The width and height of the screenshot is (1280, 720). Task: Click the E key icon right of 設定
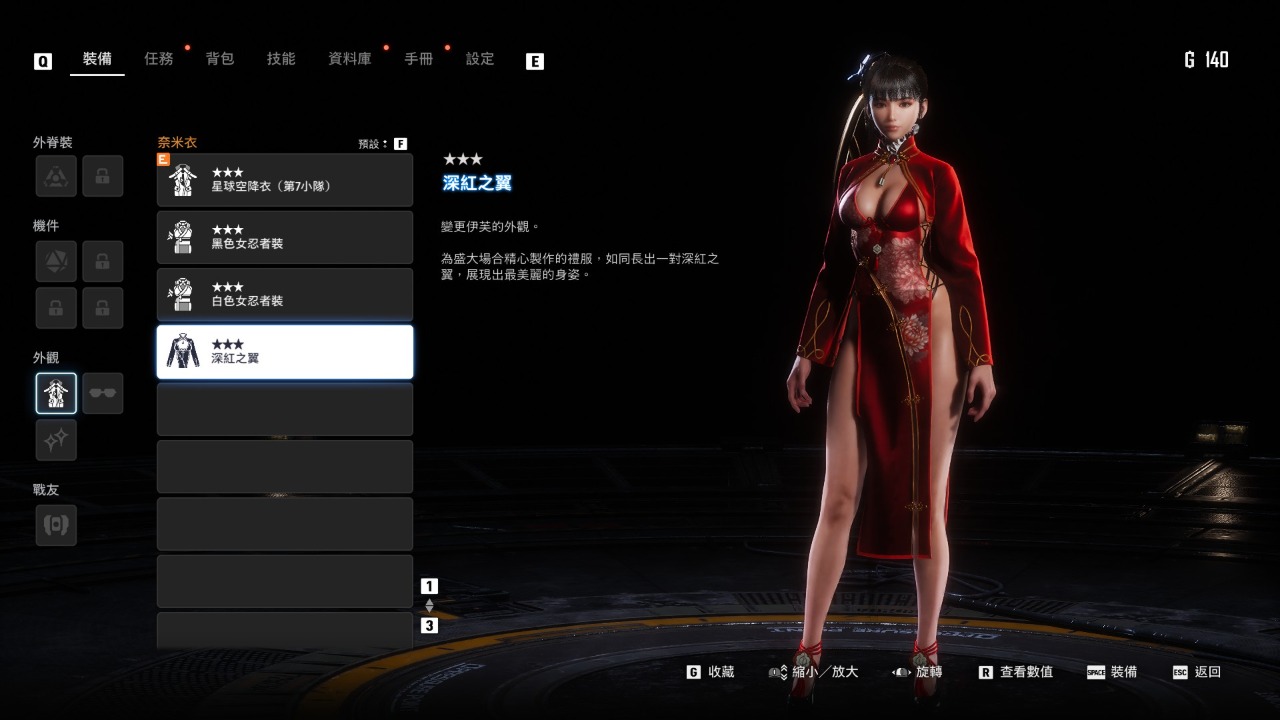pos(535,60)
